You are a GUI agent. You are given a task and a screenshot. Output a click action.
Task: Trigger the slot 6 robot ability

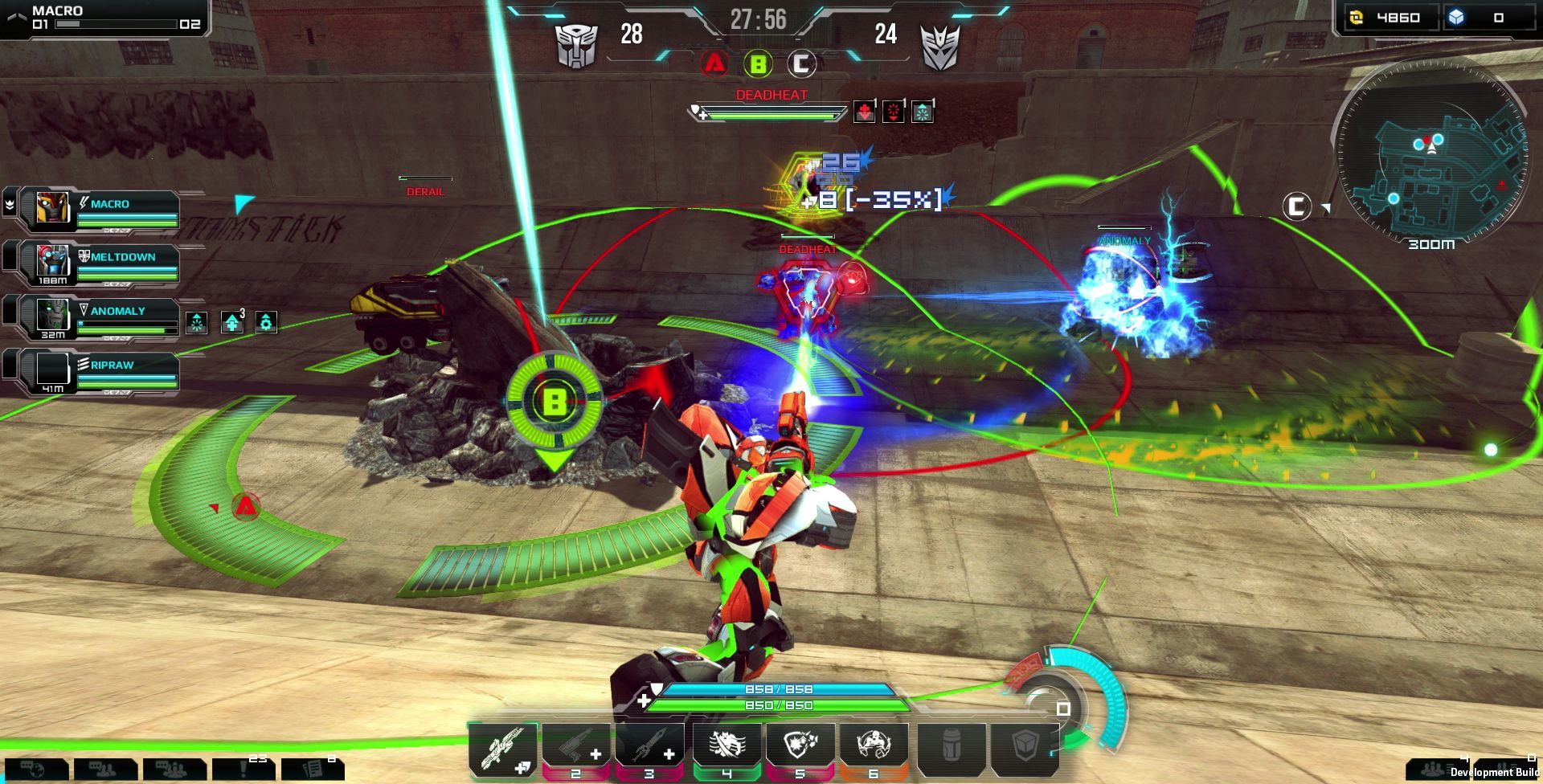(x=874, y=747)
